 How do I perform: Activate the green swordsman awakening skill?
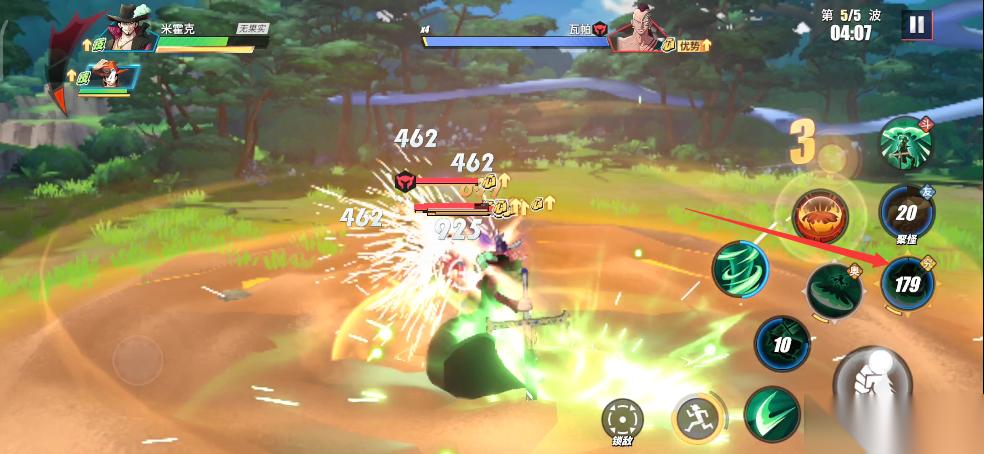(x=906, y=144)
